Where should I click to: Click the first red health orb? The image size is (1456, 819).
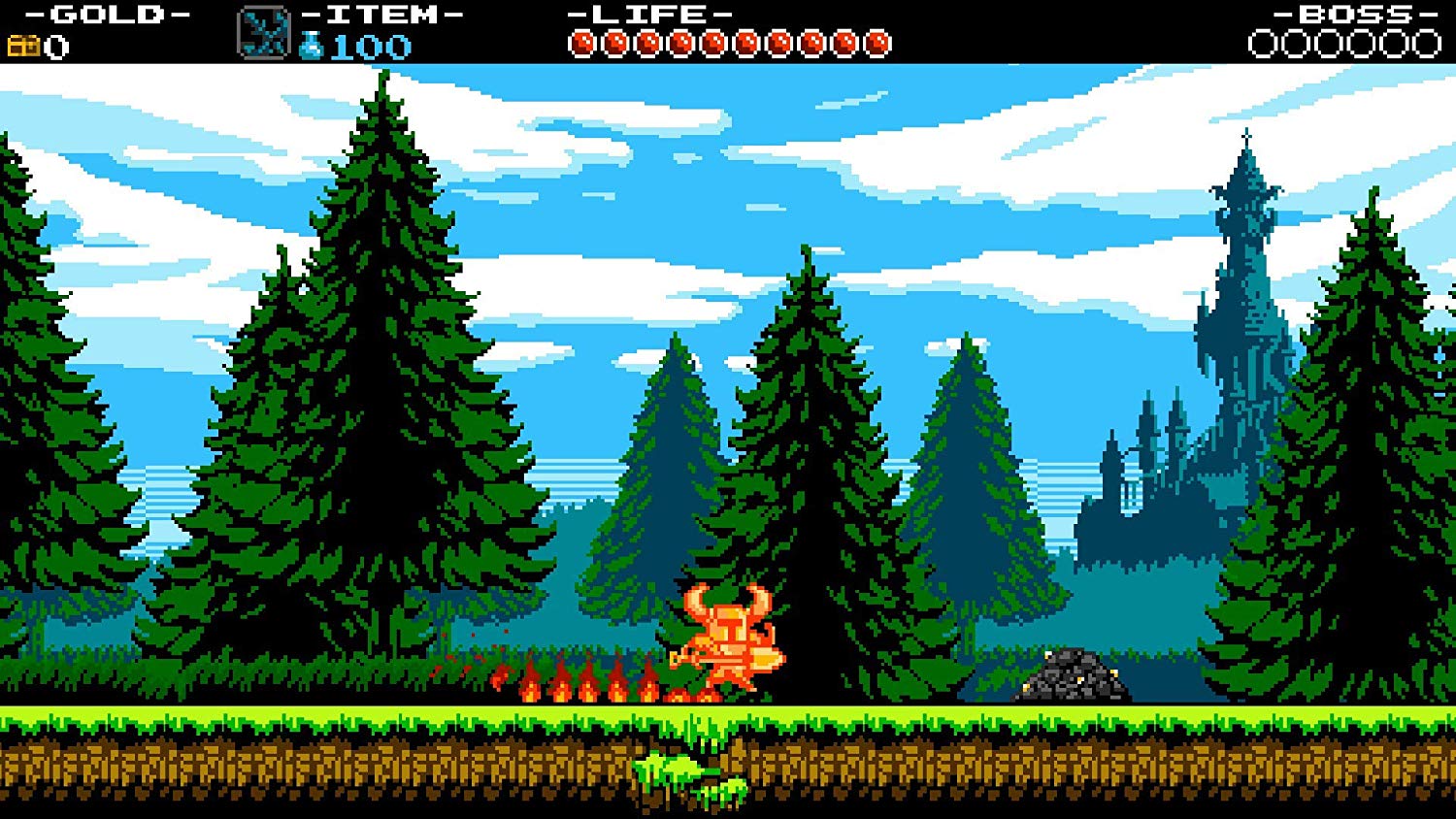coord(584,42)
